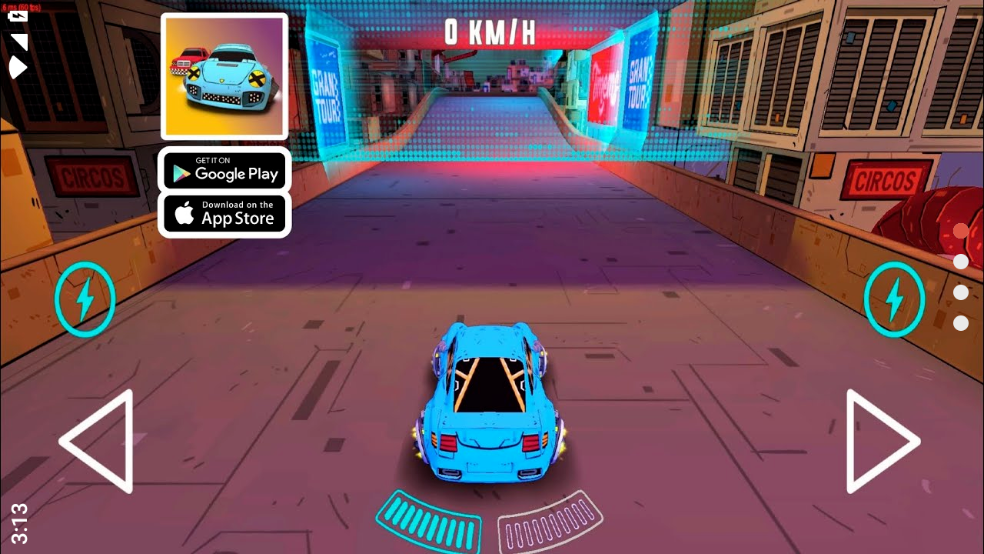984x554 pixels.
Task: Activate the right lightning bolt boost
Action: coord(893,298)
